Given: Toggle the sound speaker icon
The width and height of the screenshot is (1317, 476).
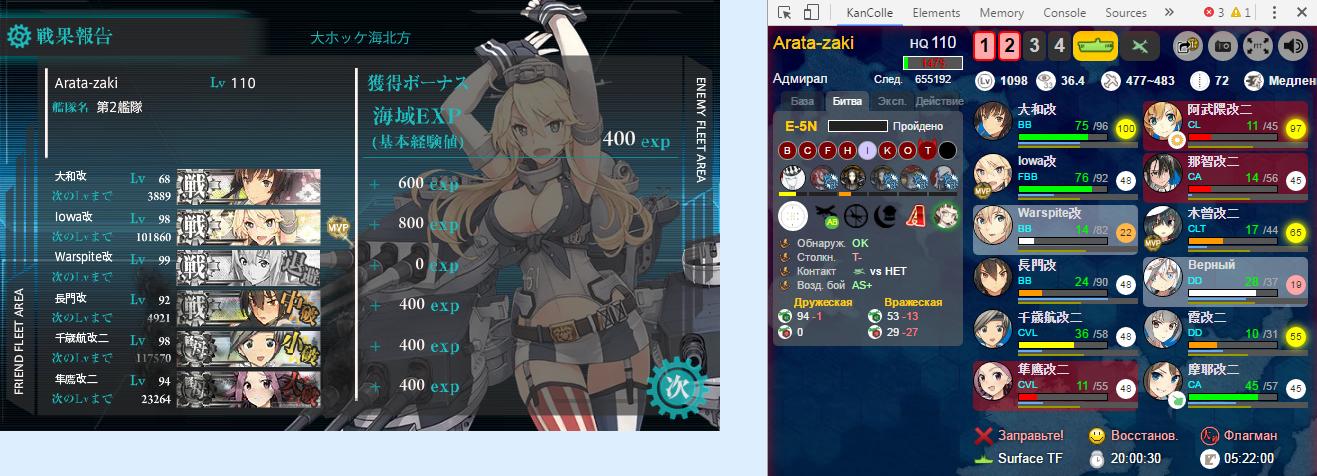Looking at the screenshot, I should (x=1293, y=46).
